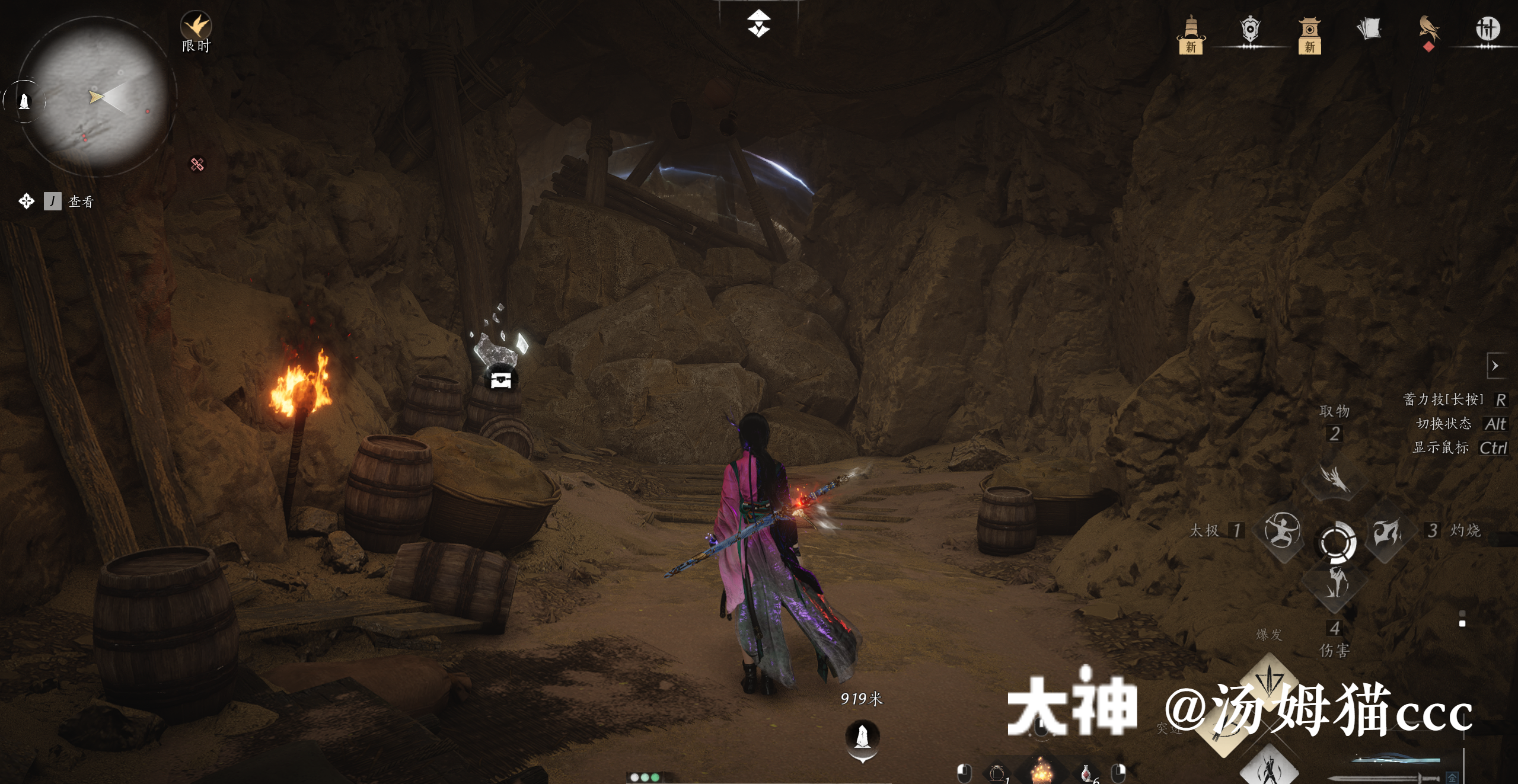The width and height of the screenshot is (1518, 784).
Task: Open the shield emblem menu icon
Action: (1250, 30)
